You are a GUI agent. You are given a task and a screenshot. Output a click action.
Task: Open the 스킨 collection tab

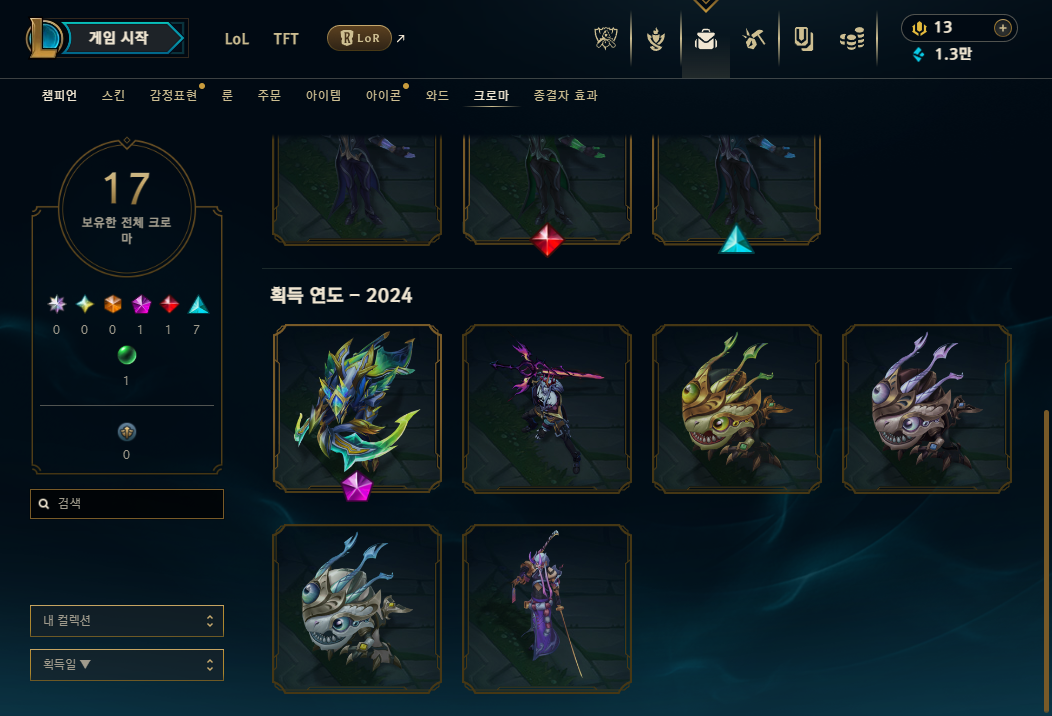click(x=113, y=96)
